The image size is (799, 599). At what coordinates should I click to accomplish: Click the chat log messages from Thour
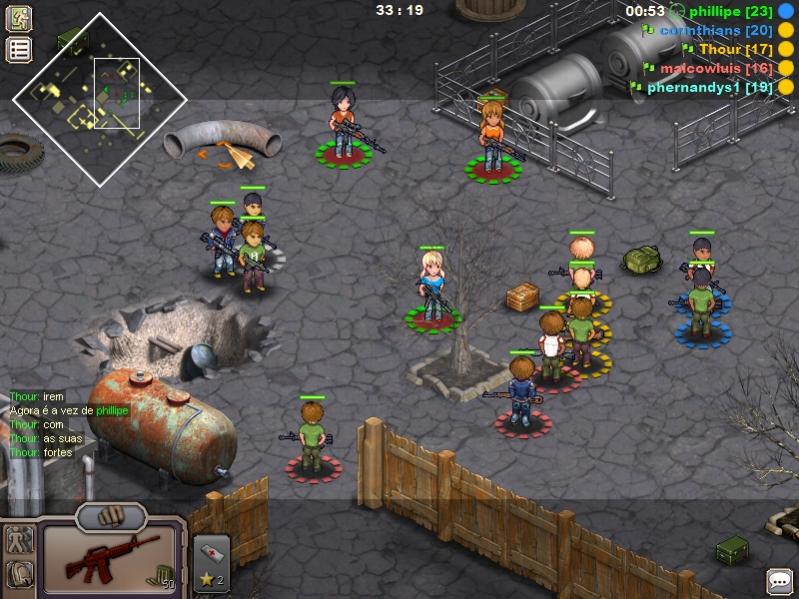tap(62, 425)
